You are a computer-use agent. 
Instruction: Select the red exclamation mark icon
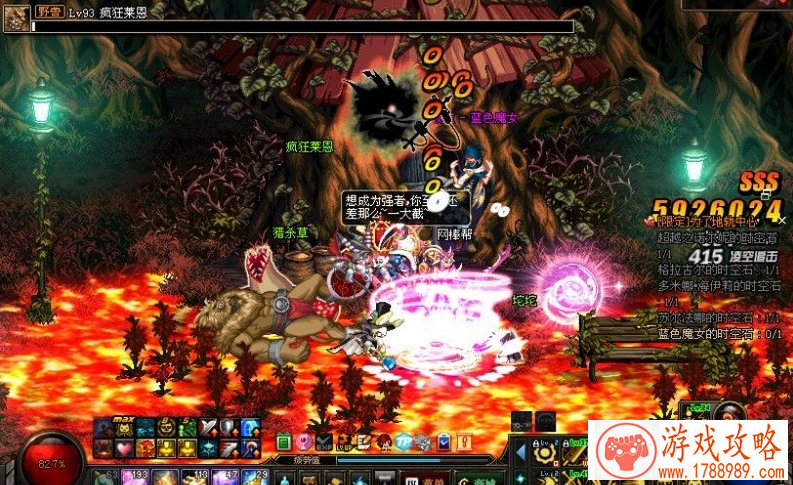click(463, 442)
